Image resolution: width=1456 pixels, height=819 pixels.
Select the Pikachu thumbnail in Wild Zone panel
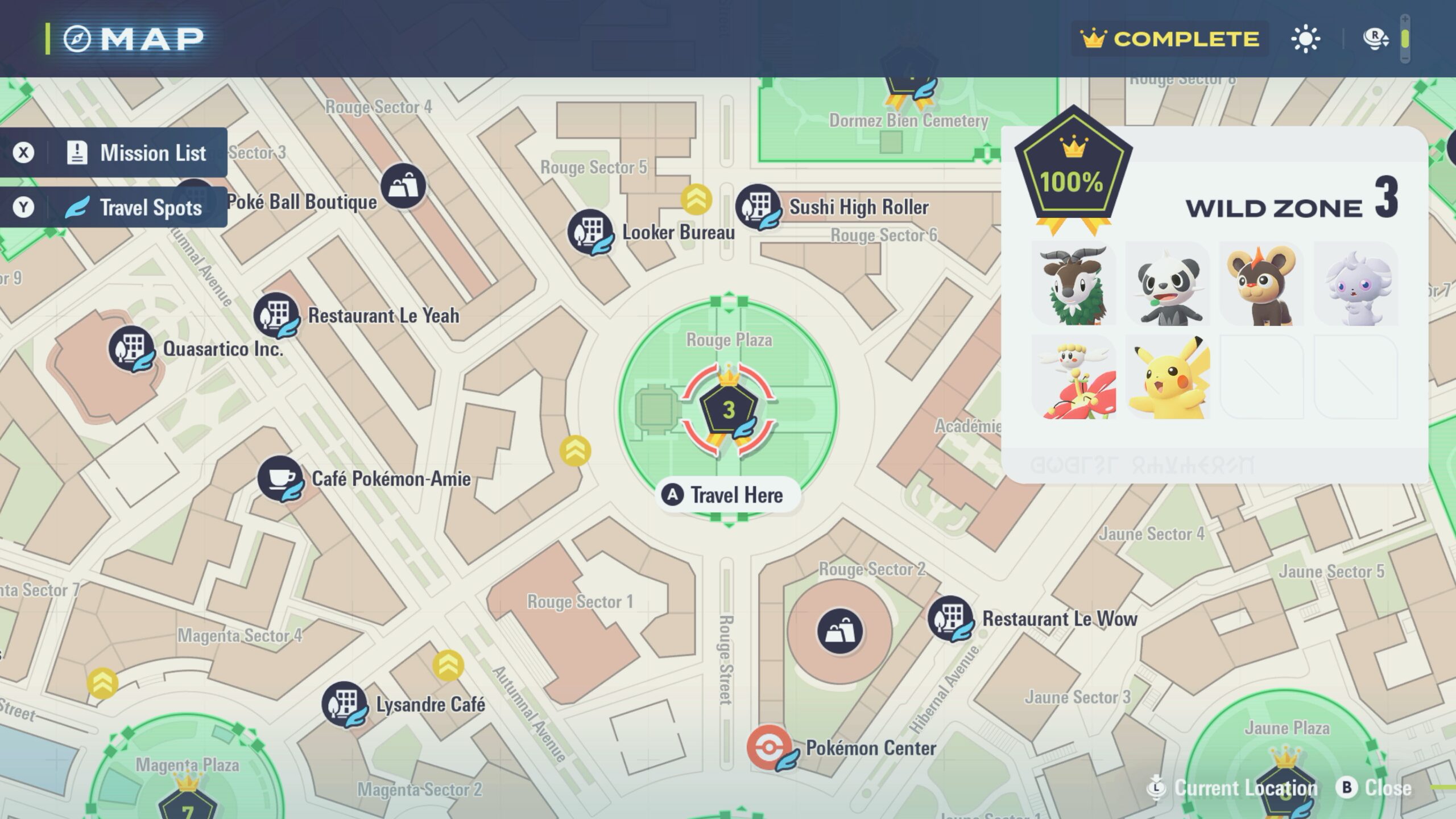[1168, 377]
